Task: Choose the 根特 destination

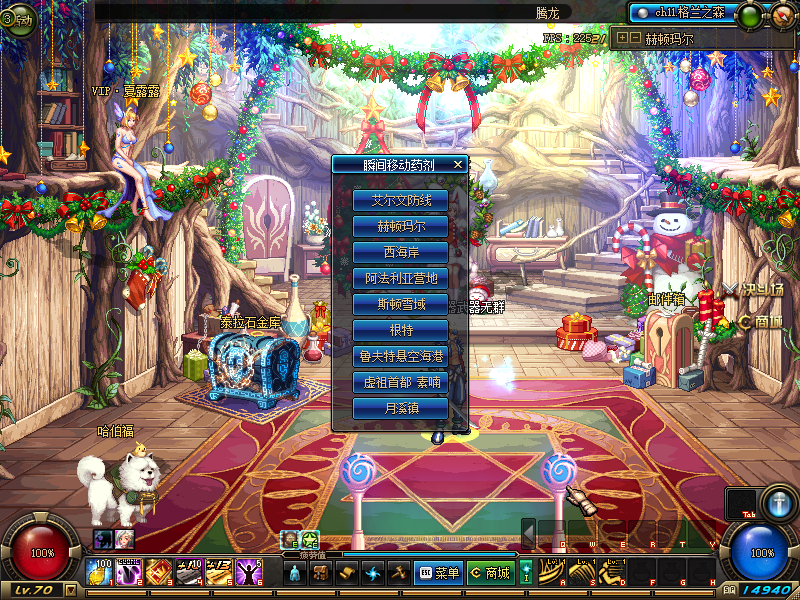Action: pos(400,330)
